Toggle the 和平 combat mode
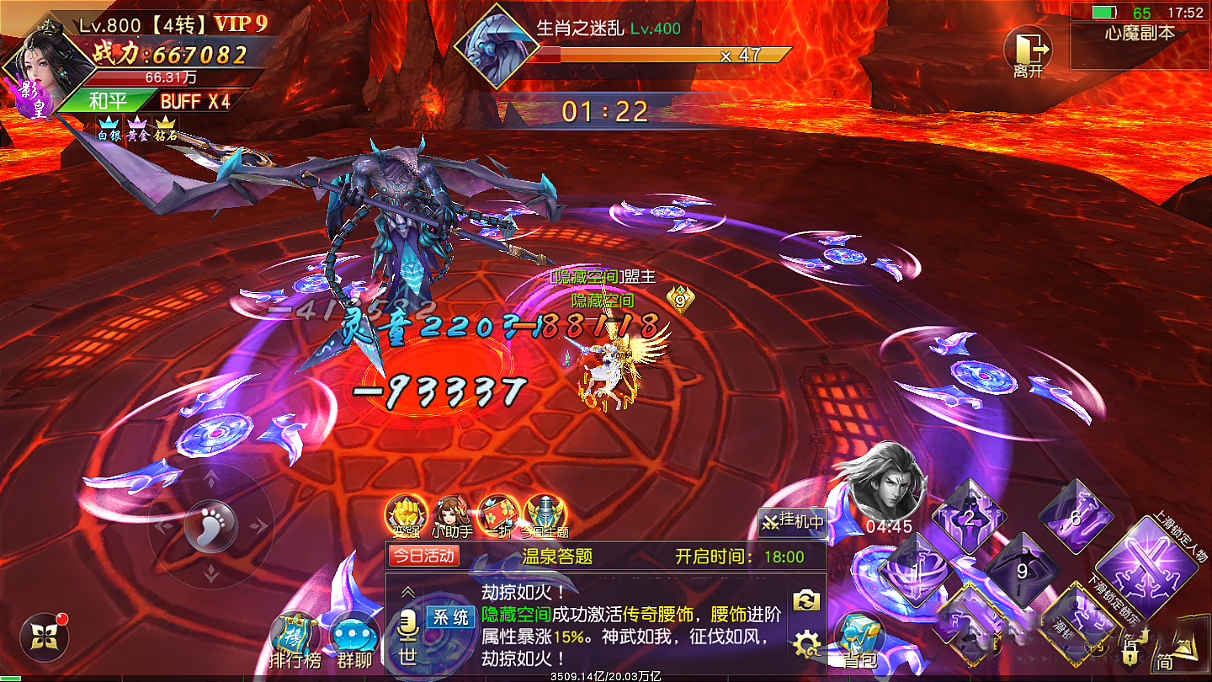1212x682 pixels. tap(106, 101)
